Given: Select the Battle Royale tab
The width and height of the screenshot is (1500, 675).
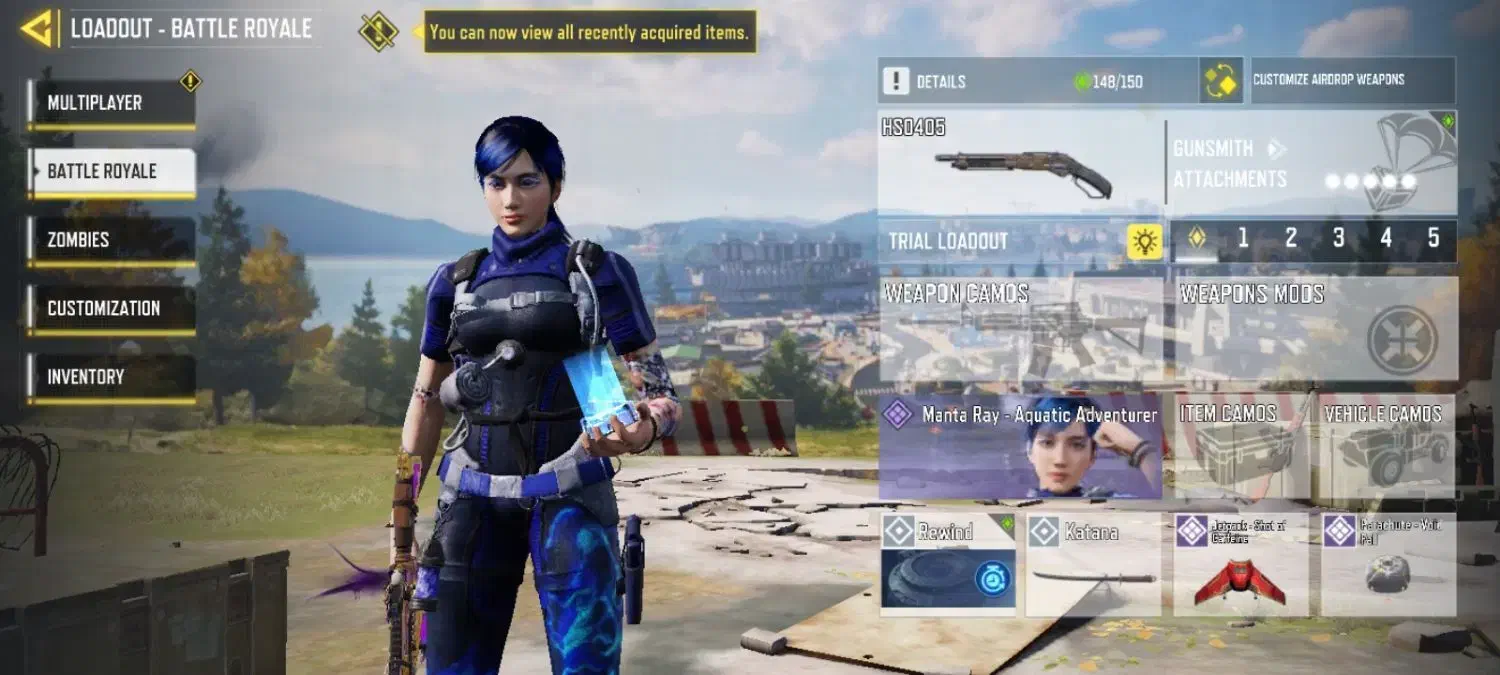Looking at the screenshot, I should (111, 171).
